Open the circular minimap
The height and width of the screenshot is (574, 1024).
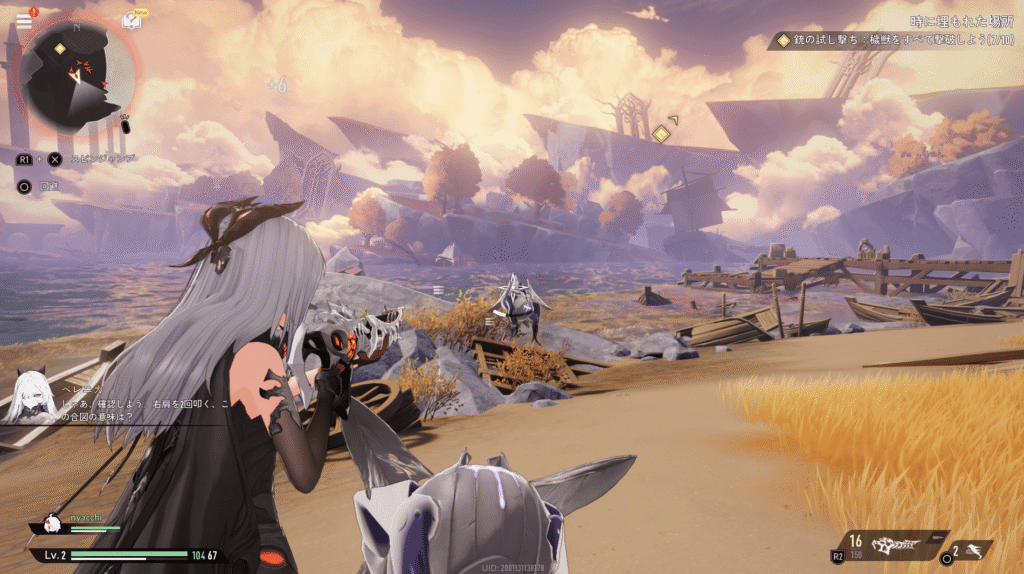pos(76,76)
